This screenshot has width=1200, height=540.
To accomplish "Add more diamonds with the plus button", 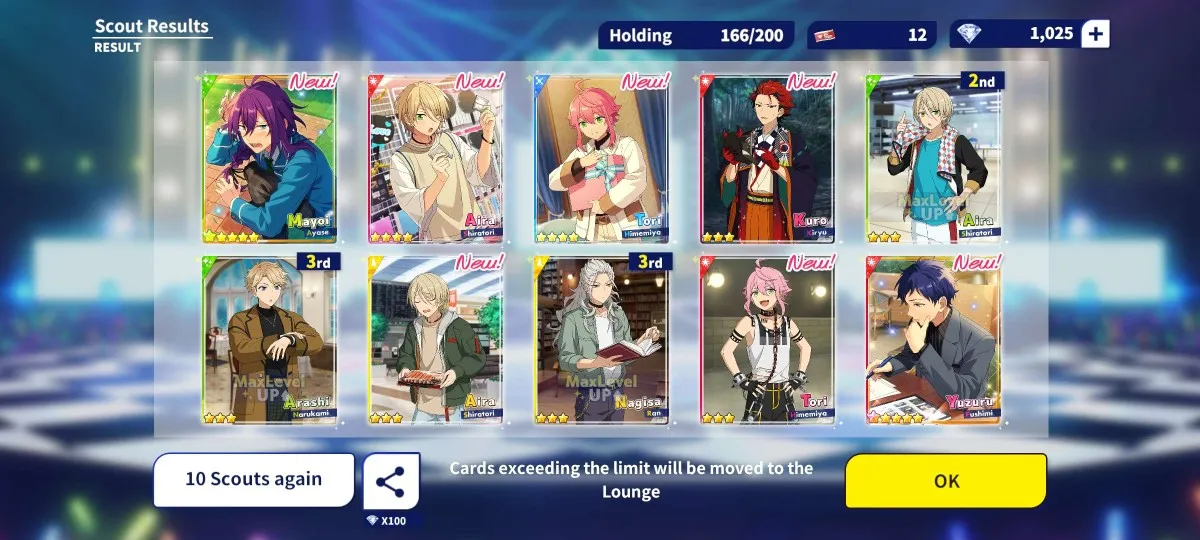I will pyautogui.click(x=1096, y=34).
